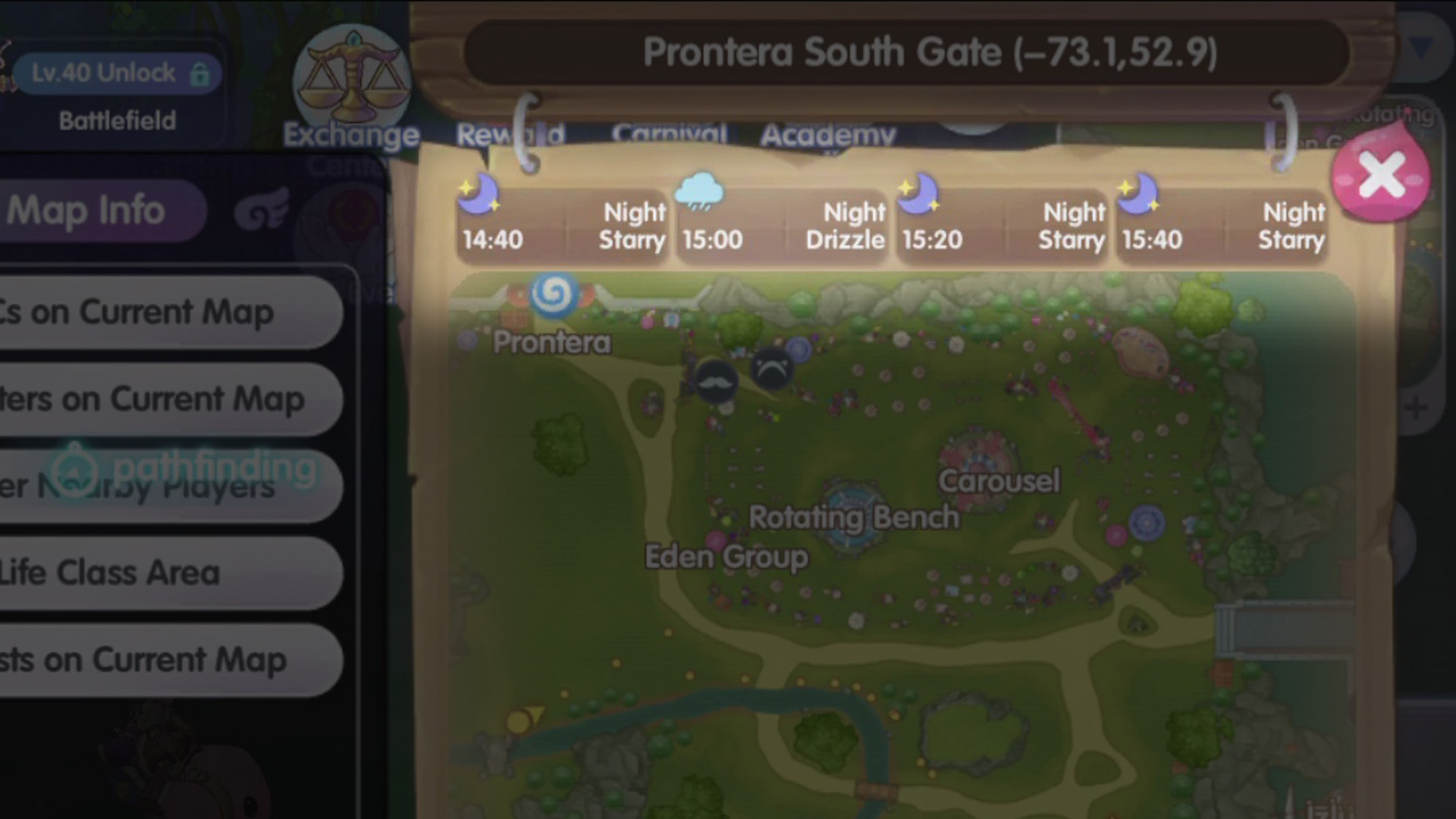This screenshot has height=819, width=1456.
Task: Select the Life Class Area entry
Action: pyautogui.click(x=167, y=573)
